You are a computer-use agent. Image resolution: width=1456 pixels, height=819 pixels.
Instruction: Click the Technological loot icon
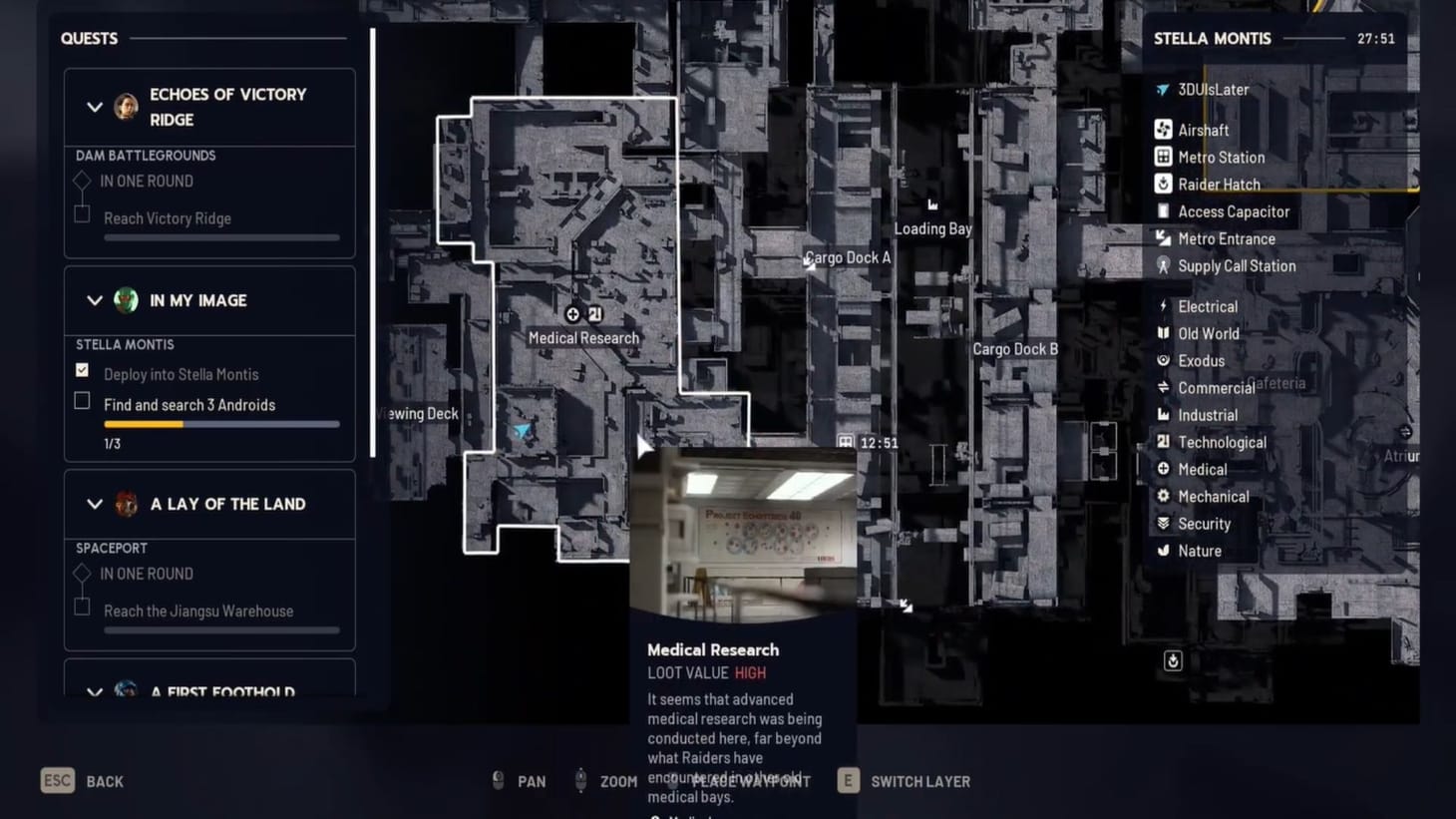(x=1164, y=441)
